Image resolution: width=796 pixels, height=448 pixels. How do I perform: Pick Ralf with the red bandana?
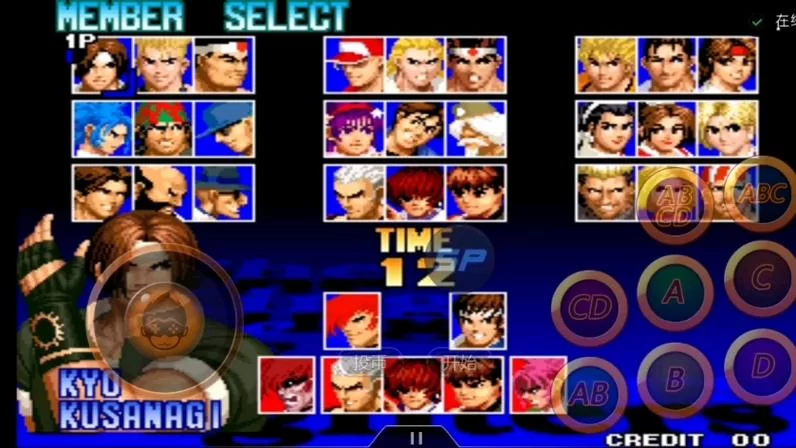163,129
